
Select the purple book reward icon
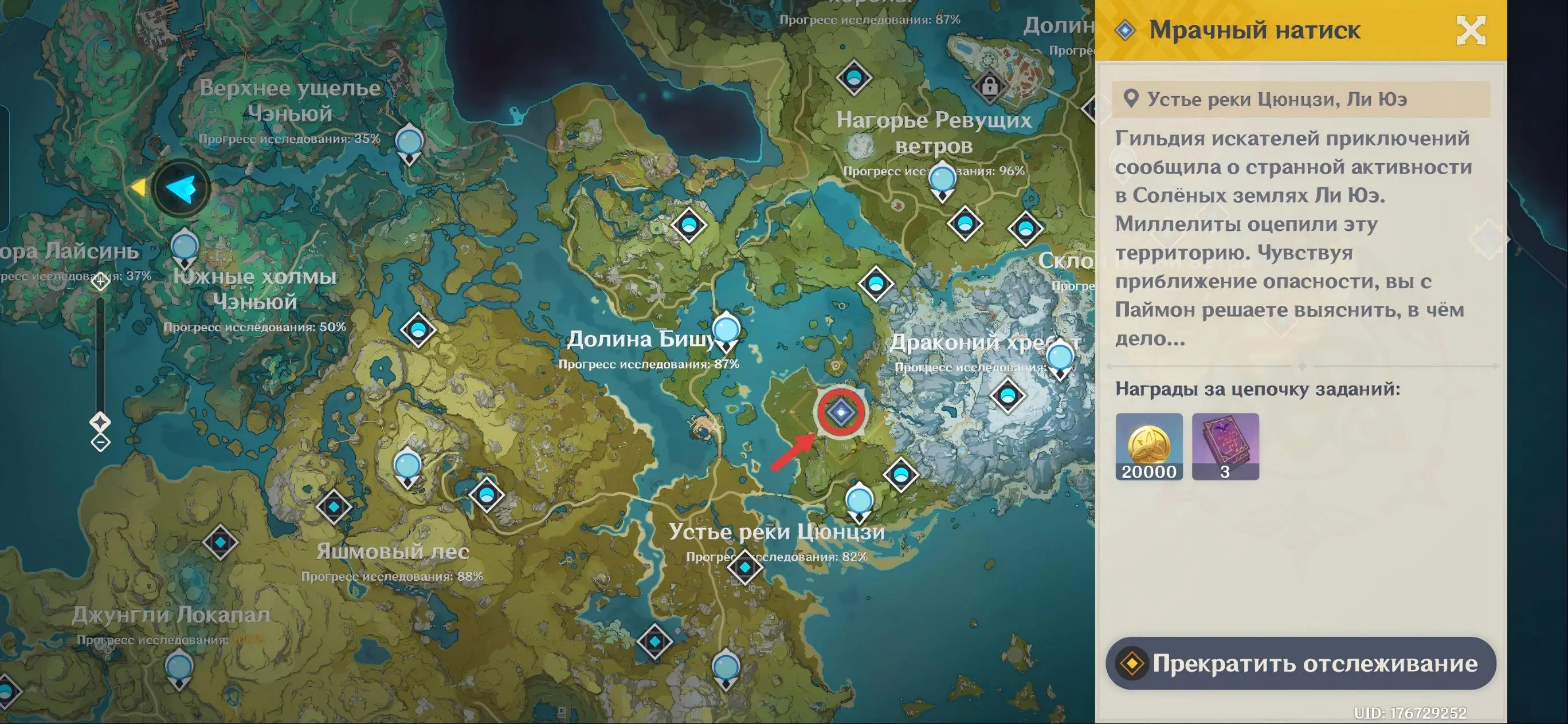coord(1225,447)
